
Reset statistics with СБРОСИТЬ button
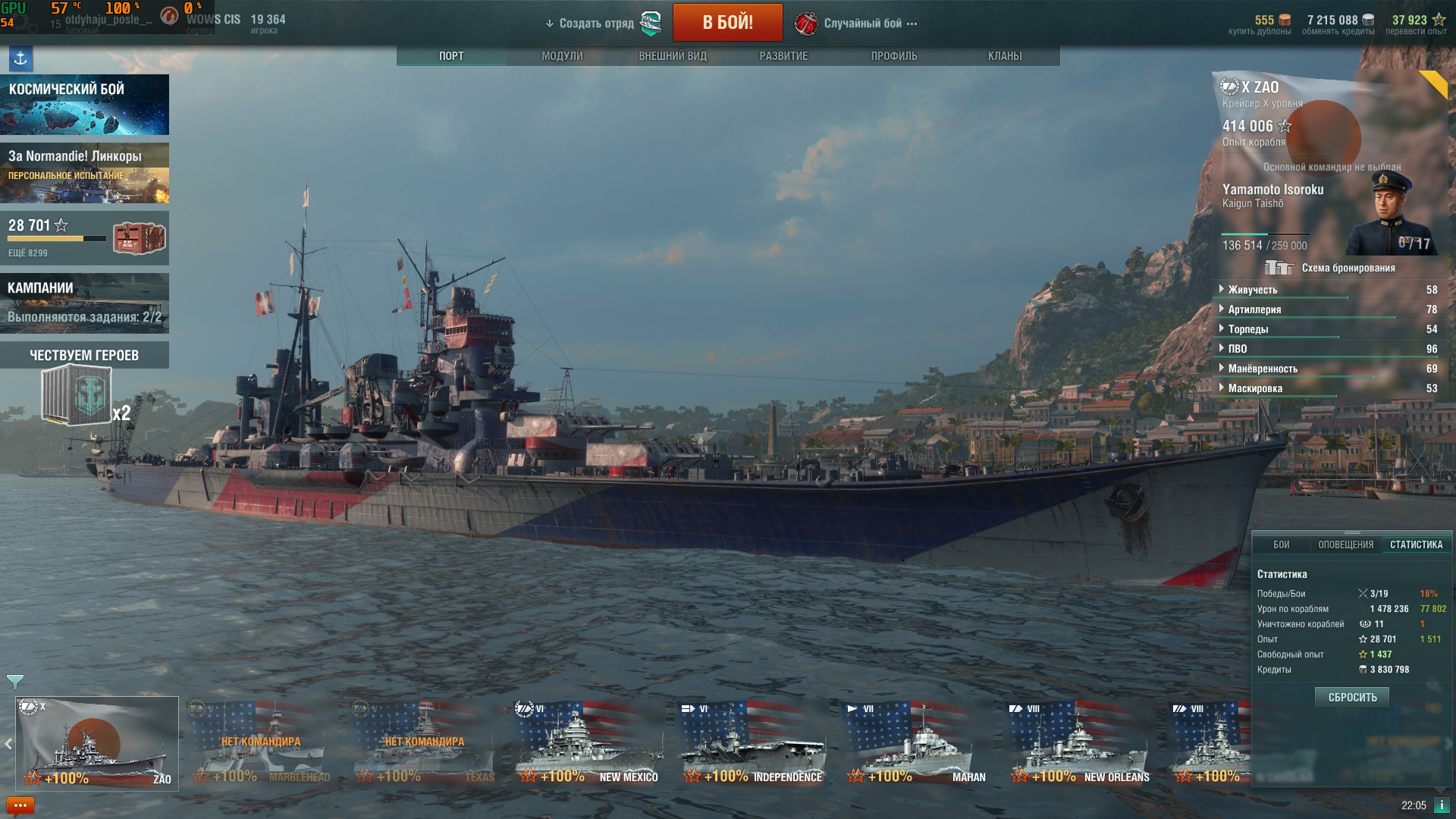[x=1352, y=698]
